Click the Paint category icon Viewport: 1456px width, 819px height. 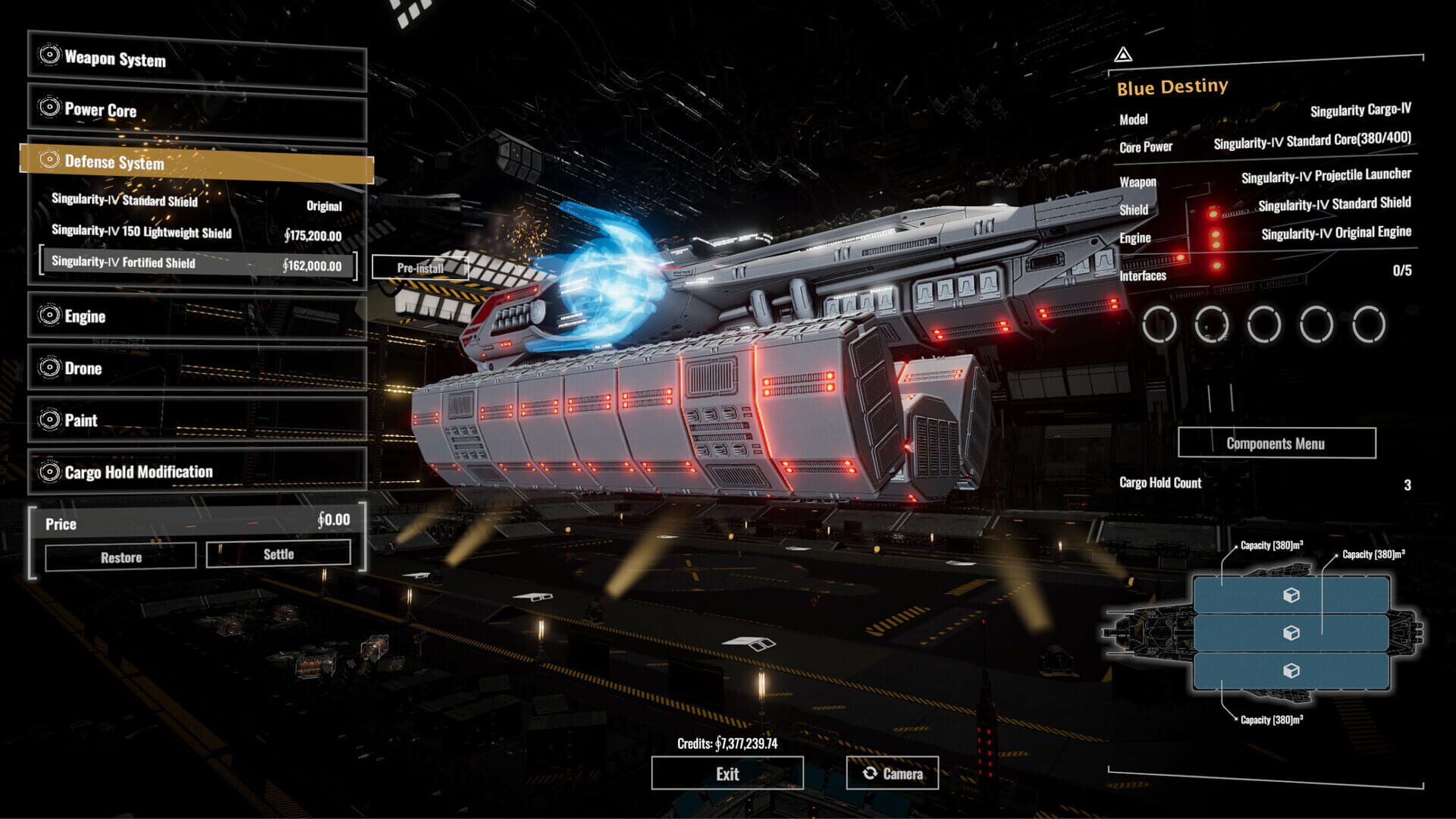click(x=51, y=420)
